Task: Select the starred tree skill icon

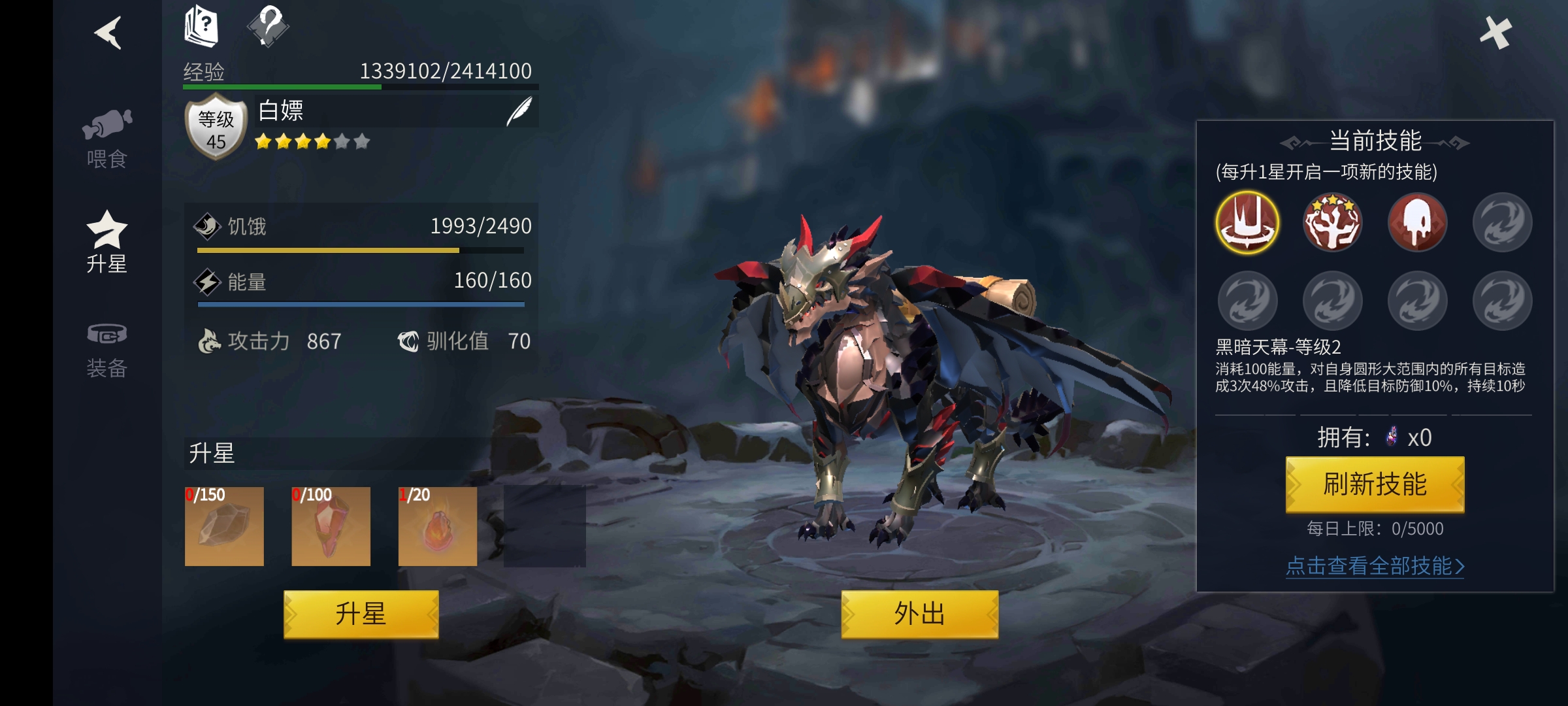Action: pos(1333,222)
